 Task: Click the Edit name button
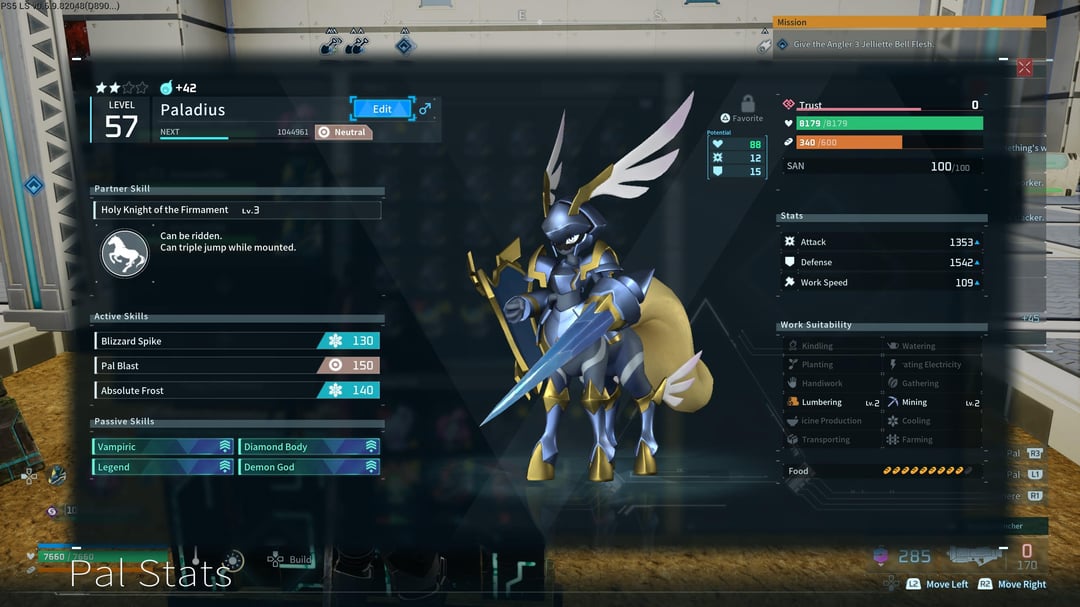[x=382, y=109]
